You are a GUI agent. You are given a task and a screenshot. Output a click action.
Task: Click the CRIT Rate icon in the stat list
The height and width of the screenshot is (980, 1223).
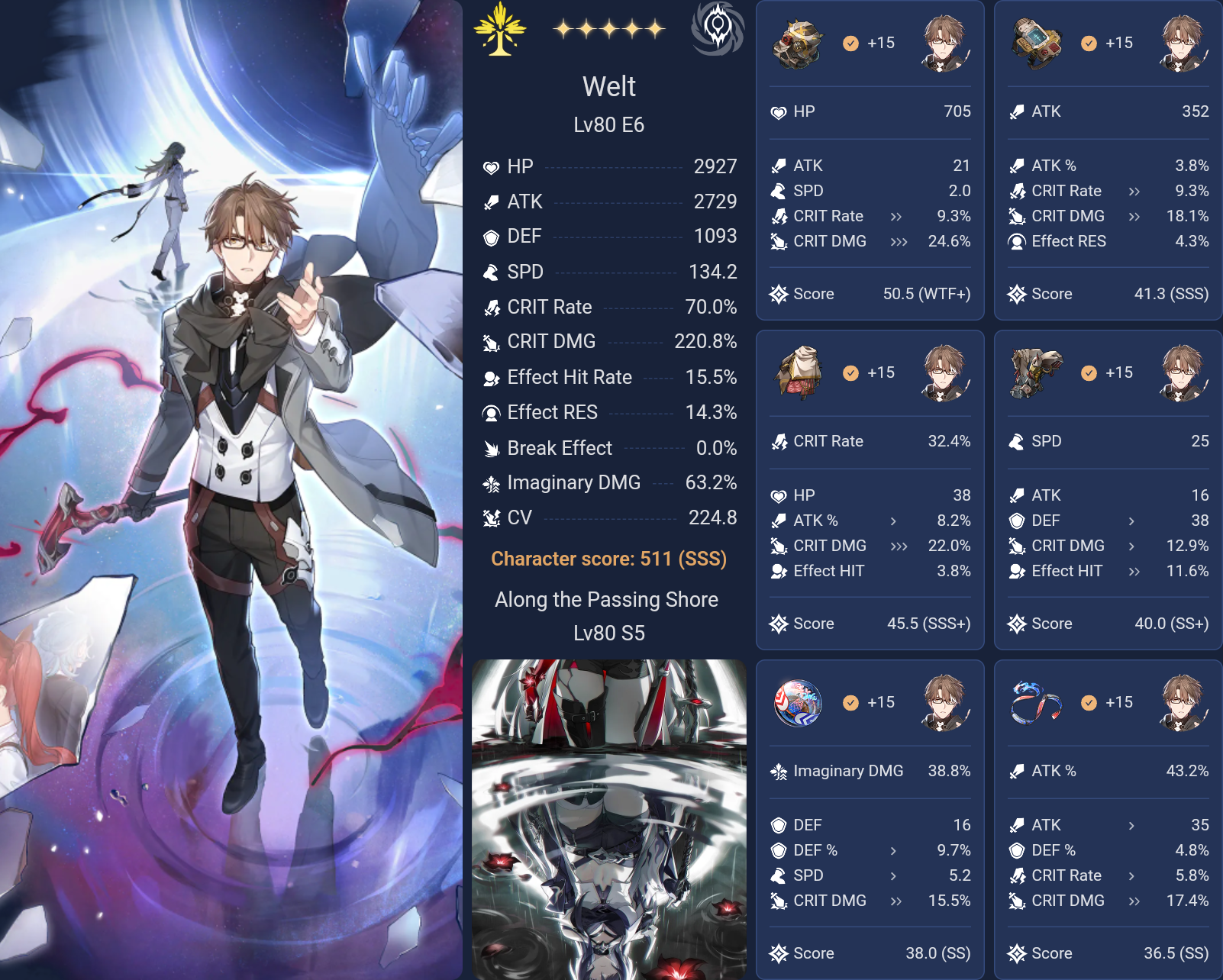[x=492, y=308]
